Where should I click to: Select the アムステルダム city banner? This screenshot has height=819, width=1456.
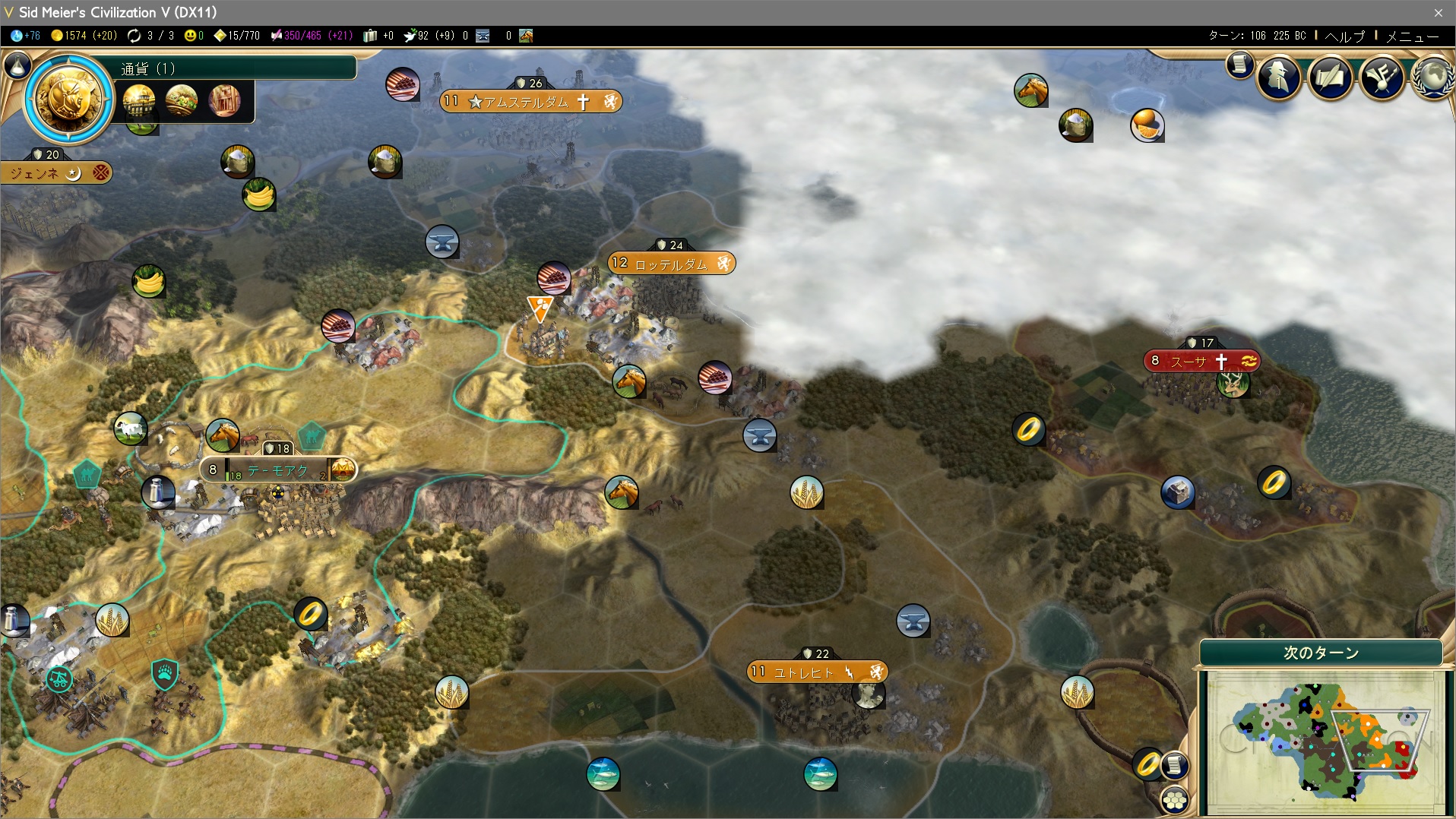tap(530, 102)
